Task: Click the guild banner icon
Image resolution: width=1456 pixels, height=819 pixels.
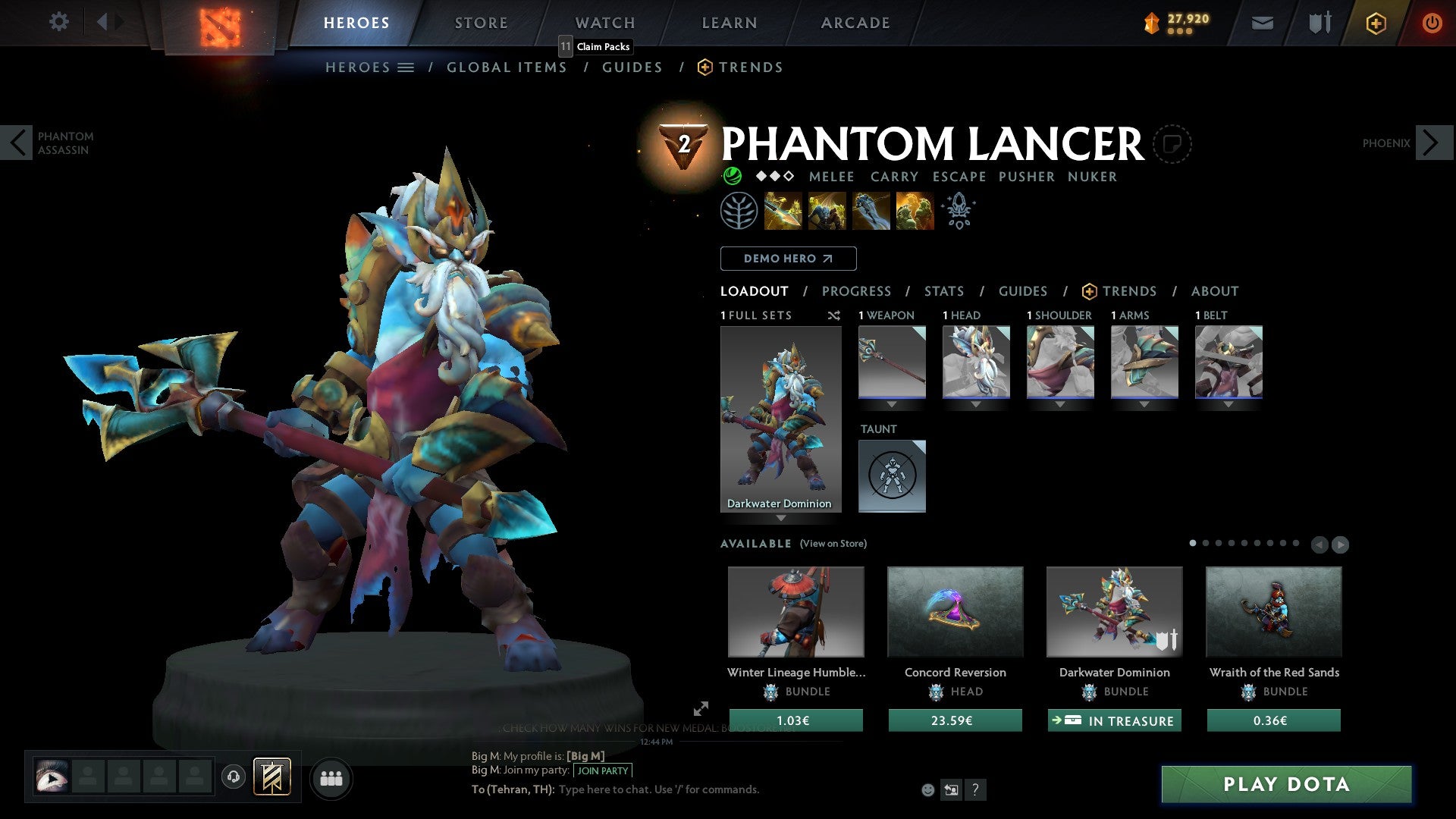Action: pyautogui.click(x=274, y=777)
